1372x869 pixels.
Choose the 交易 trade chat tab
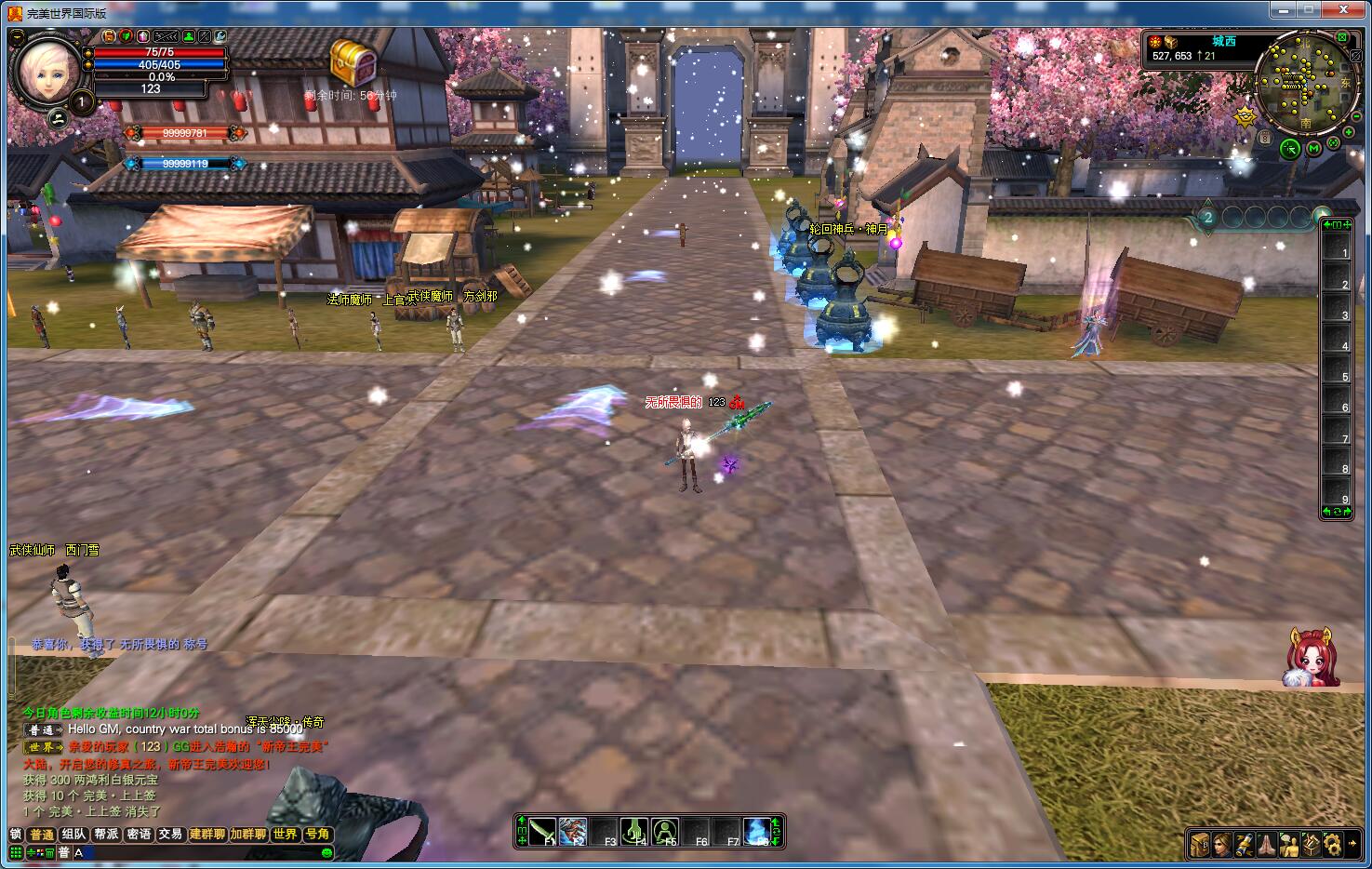pyautogui.click(x=170, y=835)
